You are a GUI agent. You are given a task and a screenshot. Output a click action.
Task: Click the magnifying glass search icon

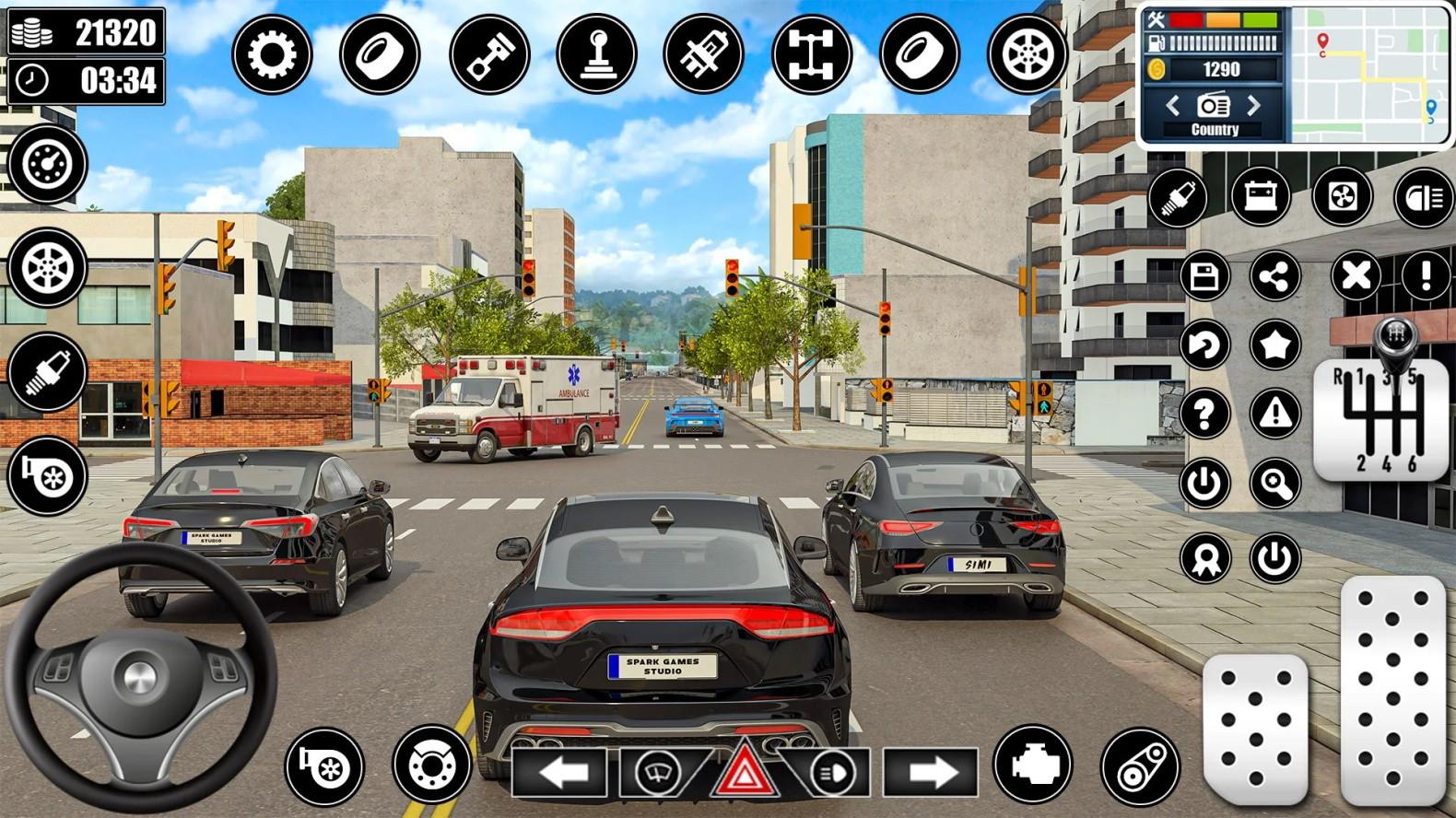[1275, 483]
